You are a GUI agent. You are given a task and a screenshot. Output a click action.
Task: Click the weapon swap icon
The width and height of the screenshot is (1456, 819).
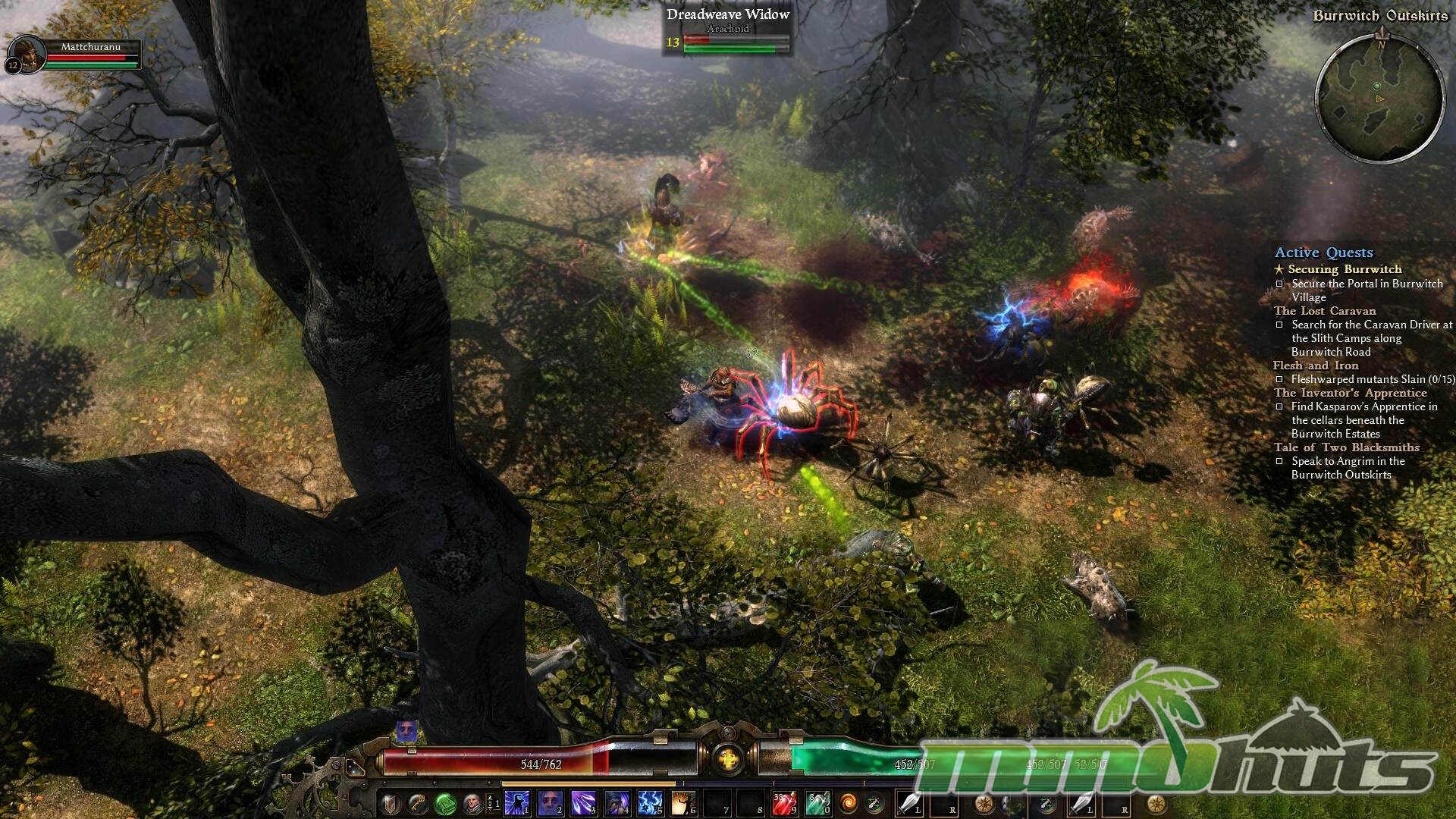pos(874,803)
